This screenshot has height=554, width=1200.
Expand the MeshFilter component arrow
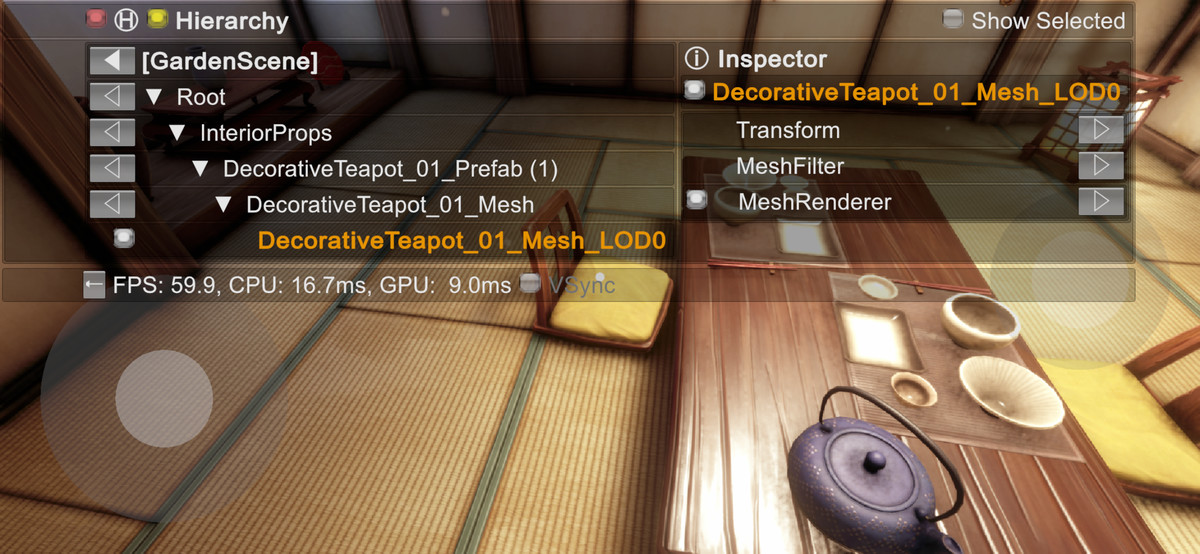(1100, 166)
